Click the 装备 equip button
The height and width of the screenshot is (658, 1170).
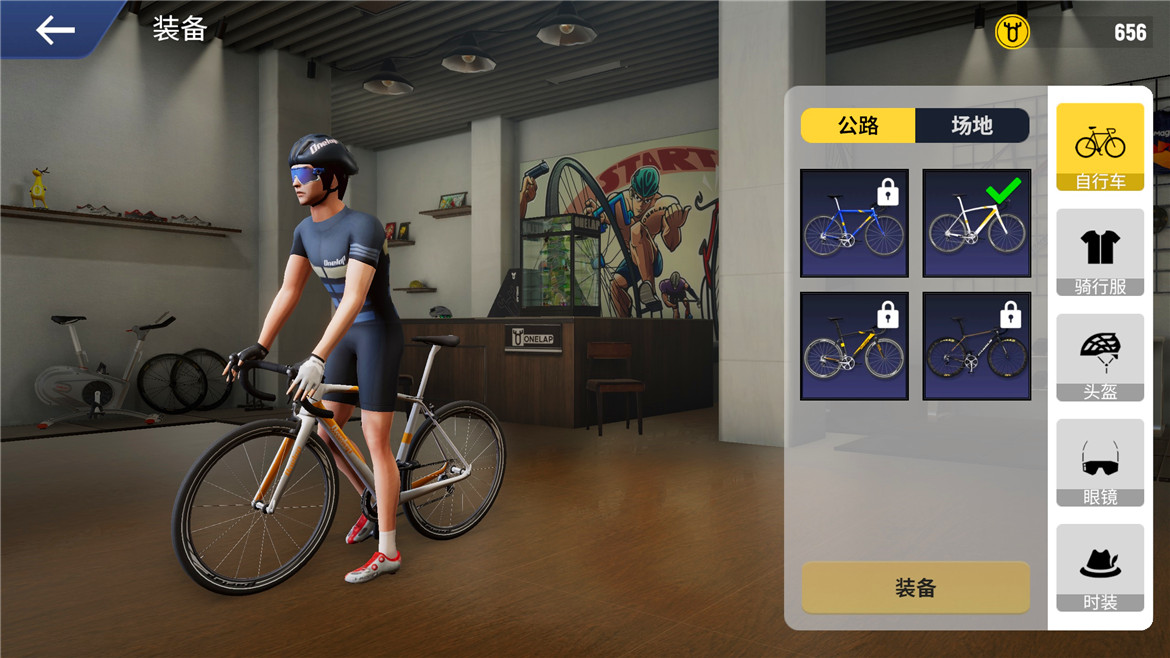915,587
